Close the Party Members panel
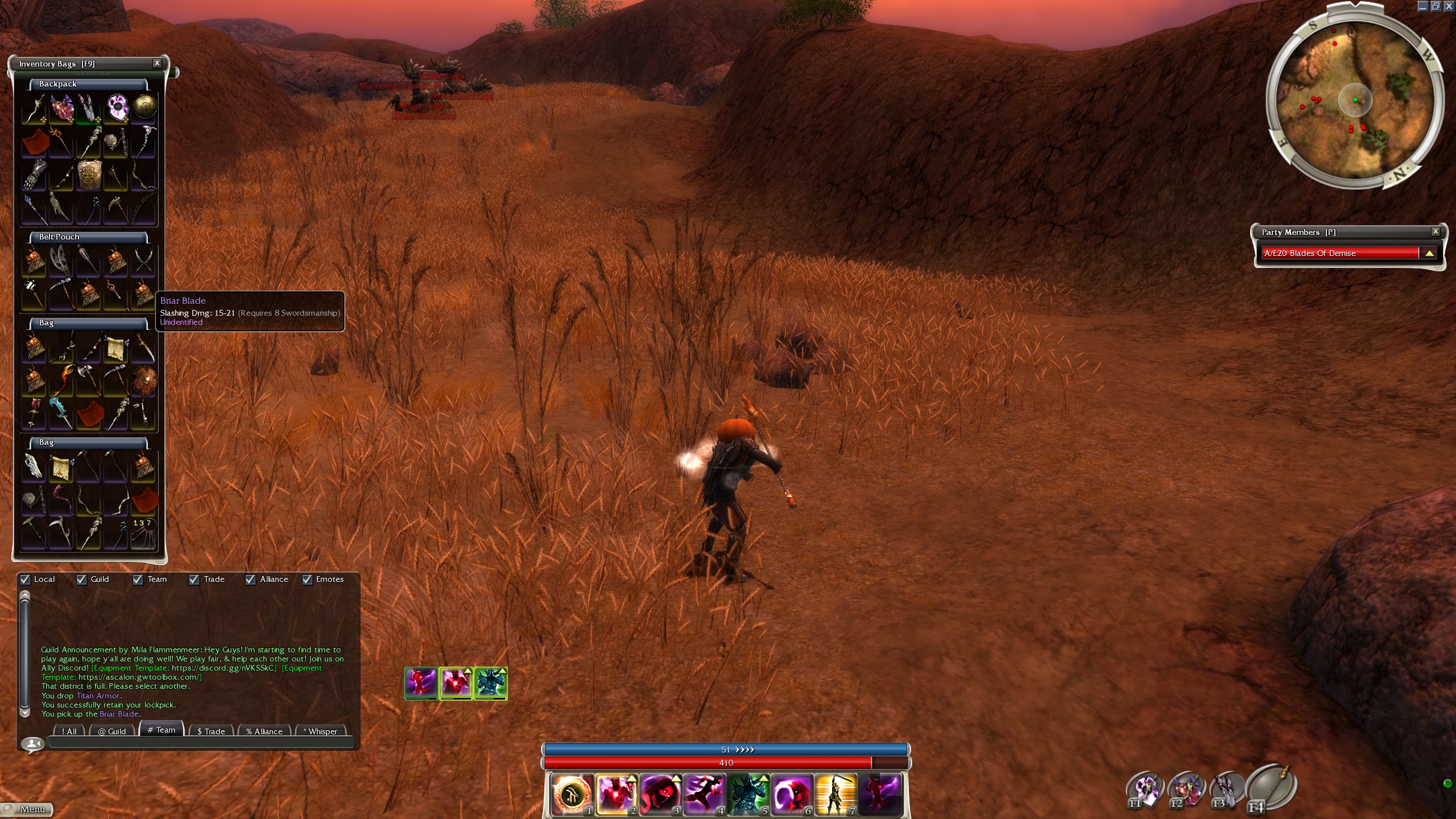Image resolution: width=1456 pixels, height=819 pixels. click(1436, 231)
